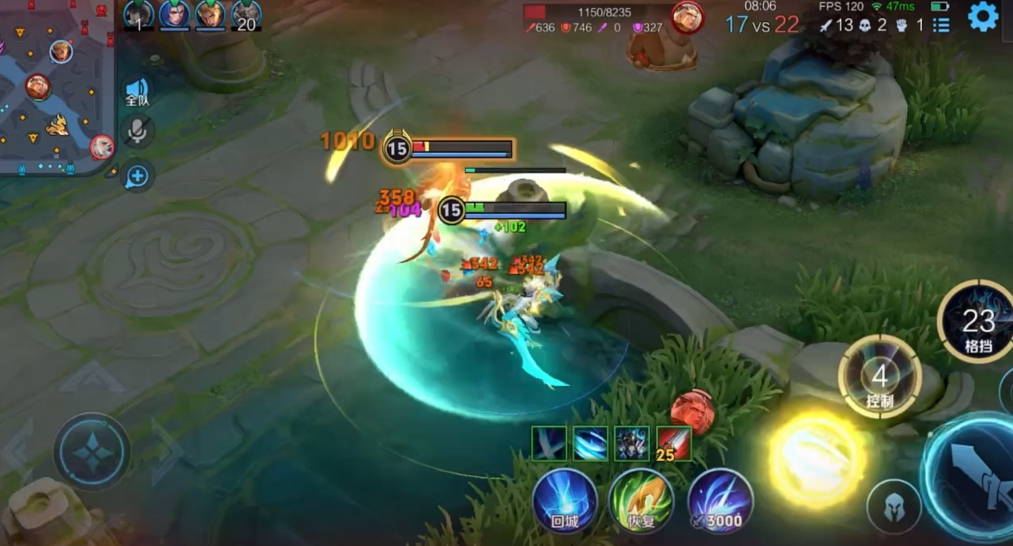The width and height of the screenshot is (1013, 546).
Task: Show the scoreboard list
Action: (x=941, y=25)
